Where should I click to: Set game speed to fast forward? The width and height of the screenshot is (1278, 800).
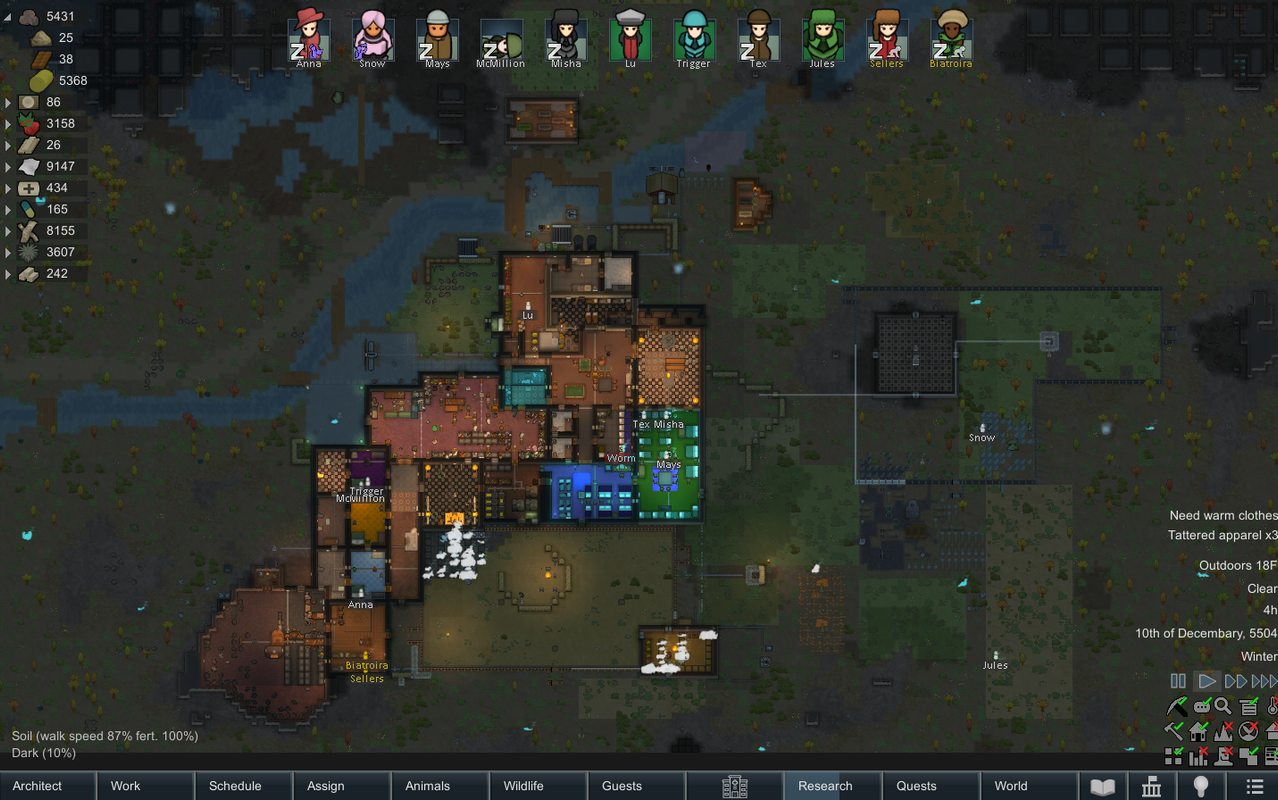point(1236,681)
